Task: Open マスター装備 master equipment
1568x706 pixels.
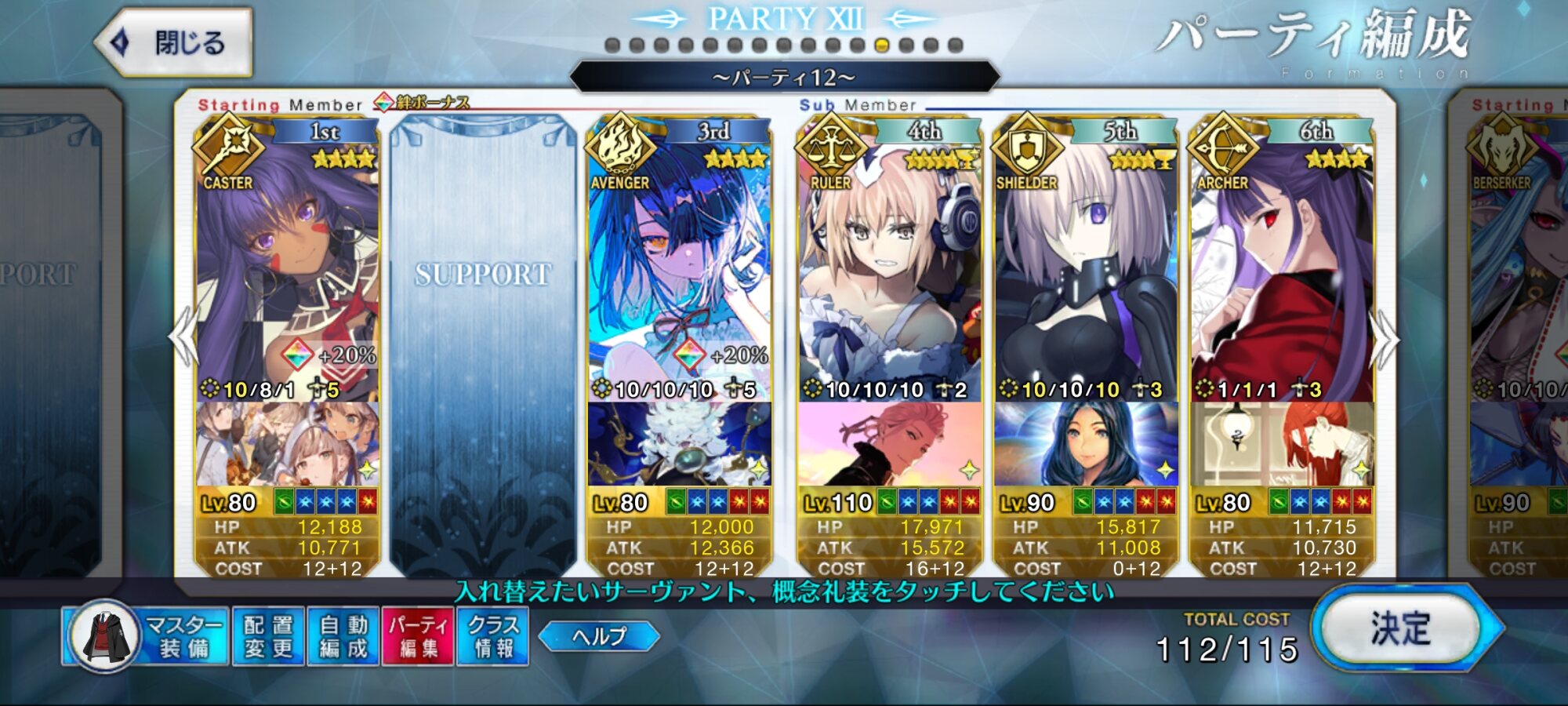Action: [x=147, y=636]
